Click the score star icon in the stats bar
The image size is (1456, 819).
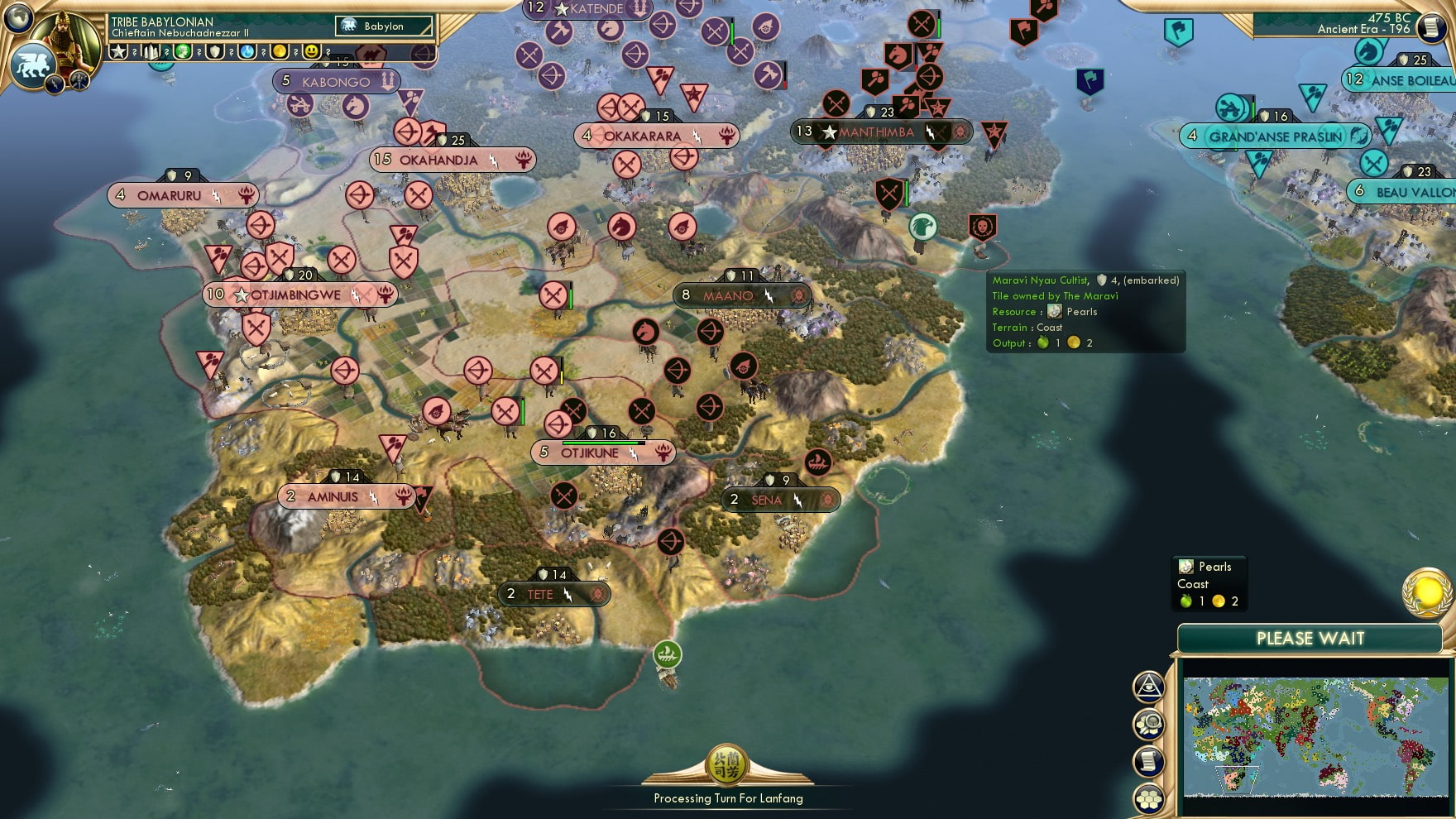tap(119, 52)
